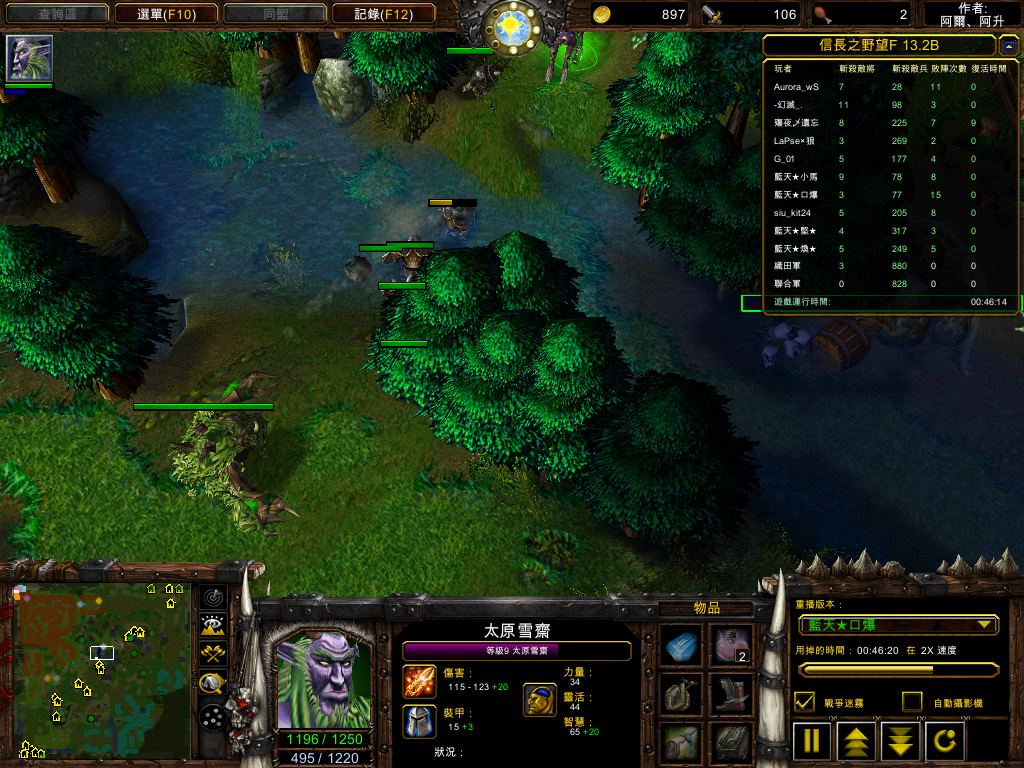Select the hero portrait icon at top-left
1024x768 pixels.
click(29, 58)
